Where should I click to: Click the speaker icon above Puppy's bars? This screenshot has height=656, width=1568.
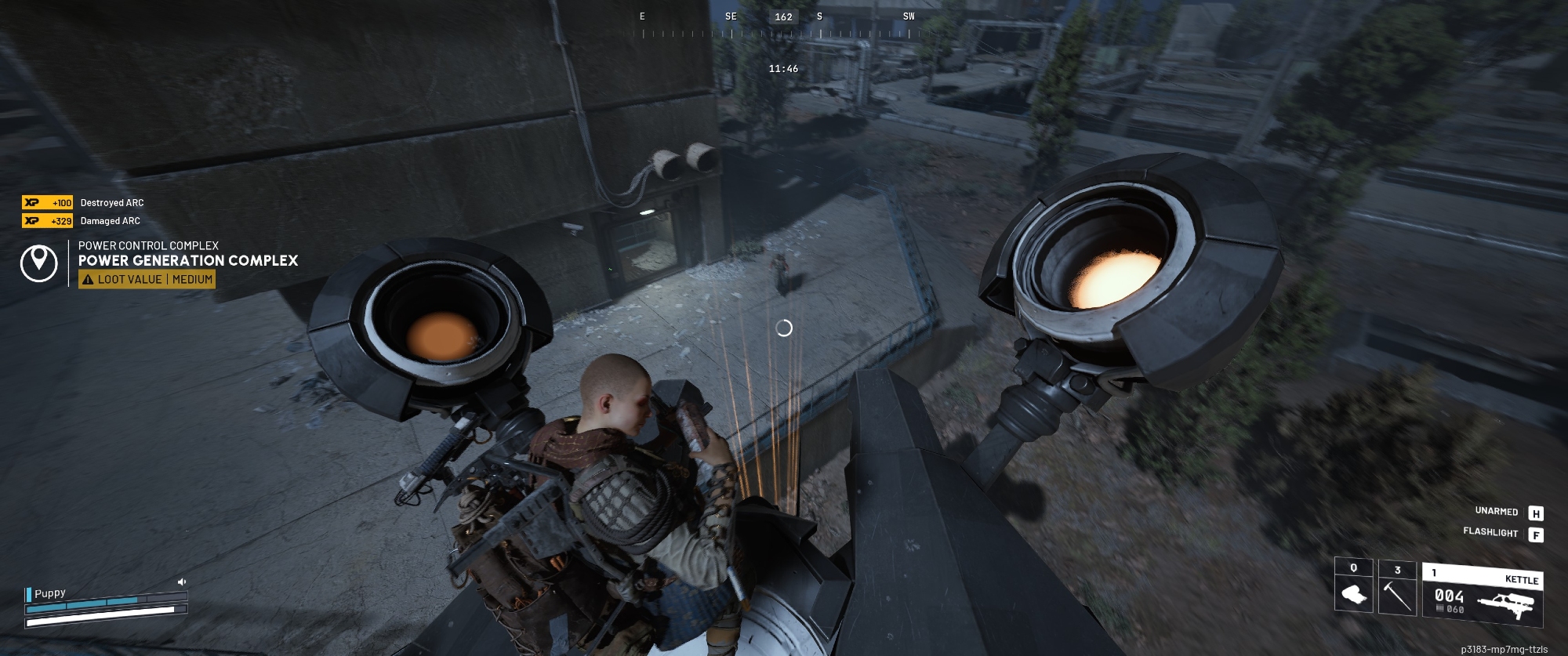(182, 582)
